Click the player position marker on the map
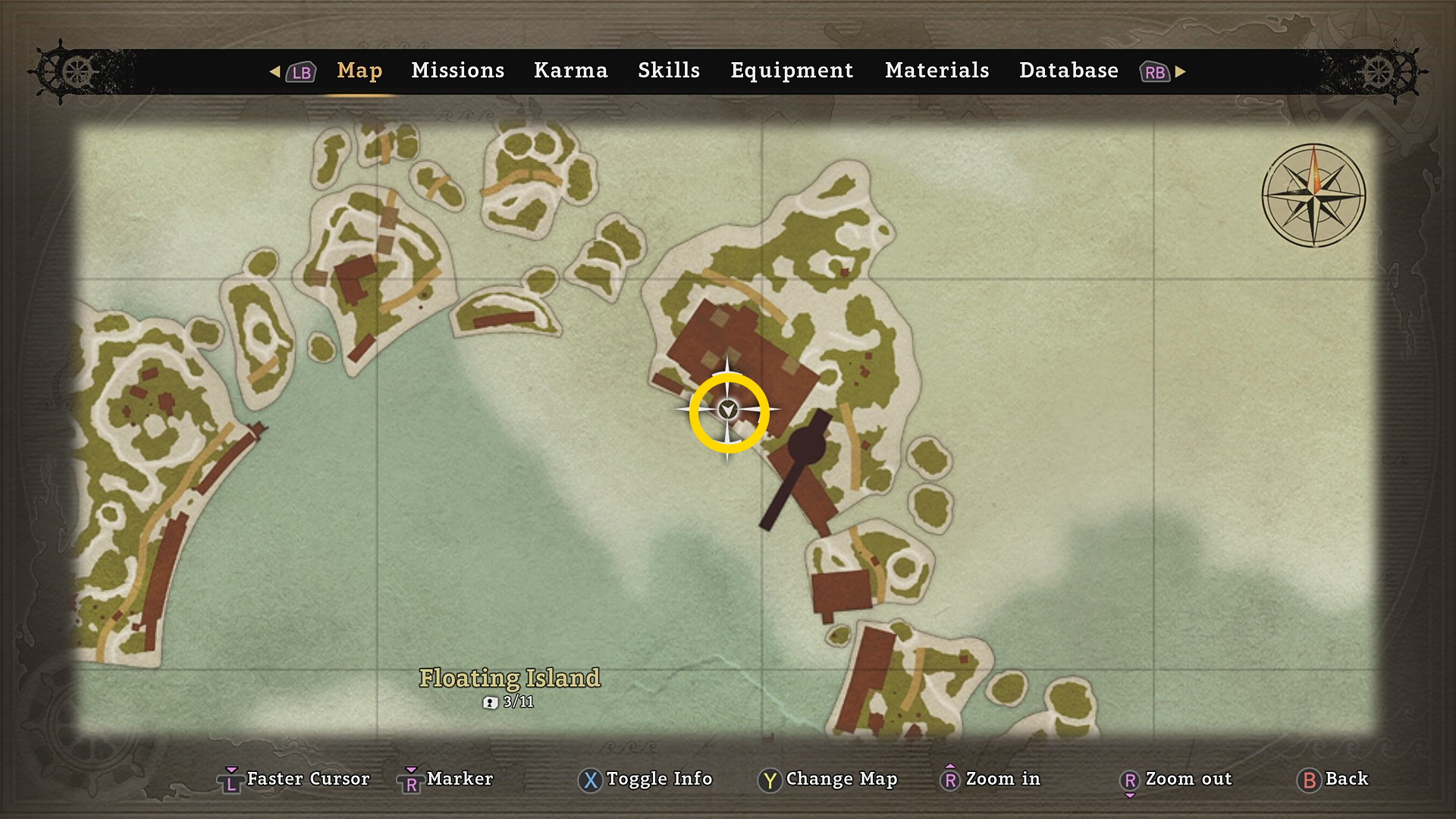 pyautogui.click(x=728, y=410)
